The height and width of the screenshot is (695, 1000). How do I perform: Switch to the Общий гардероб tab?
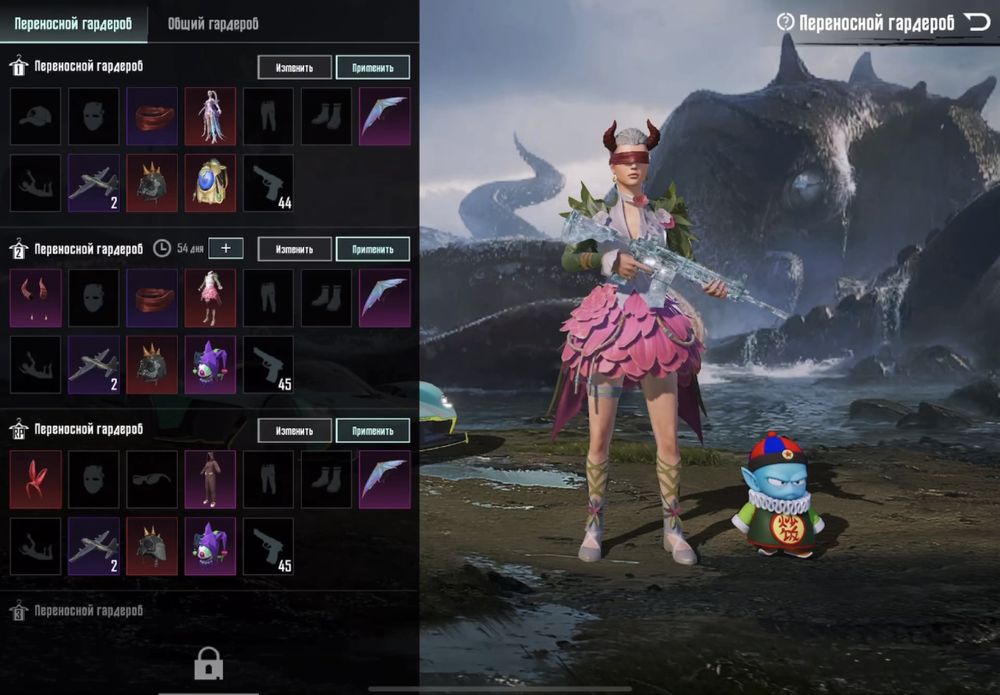tap(212, 23)
